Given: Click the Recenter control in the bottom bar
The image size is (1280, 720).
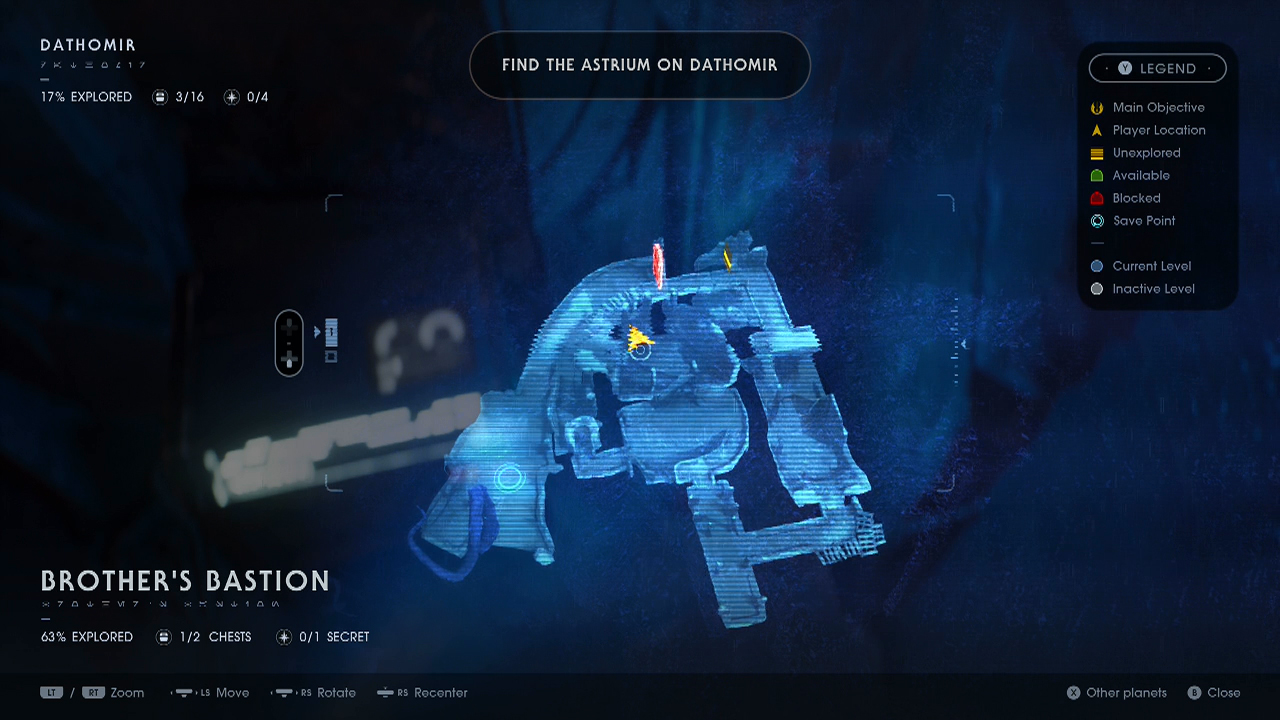Looking at the screenshot, I should (x=422, y=692).
